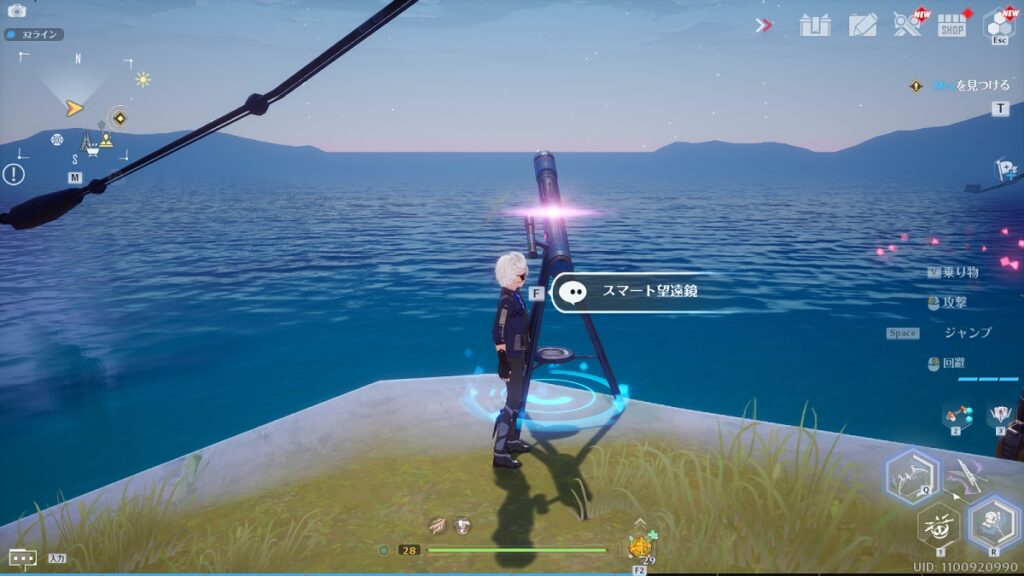This screenshot has height=576, width=1024.
Task: Click the sun weather icon by minimap
Action: (x=143, y=79)
